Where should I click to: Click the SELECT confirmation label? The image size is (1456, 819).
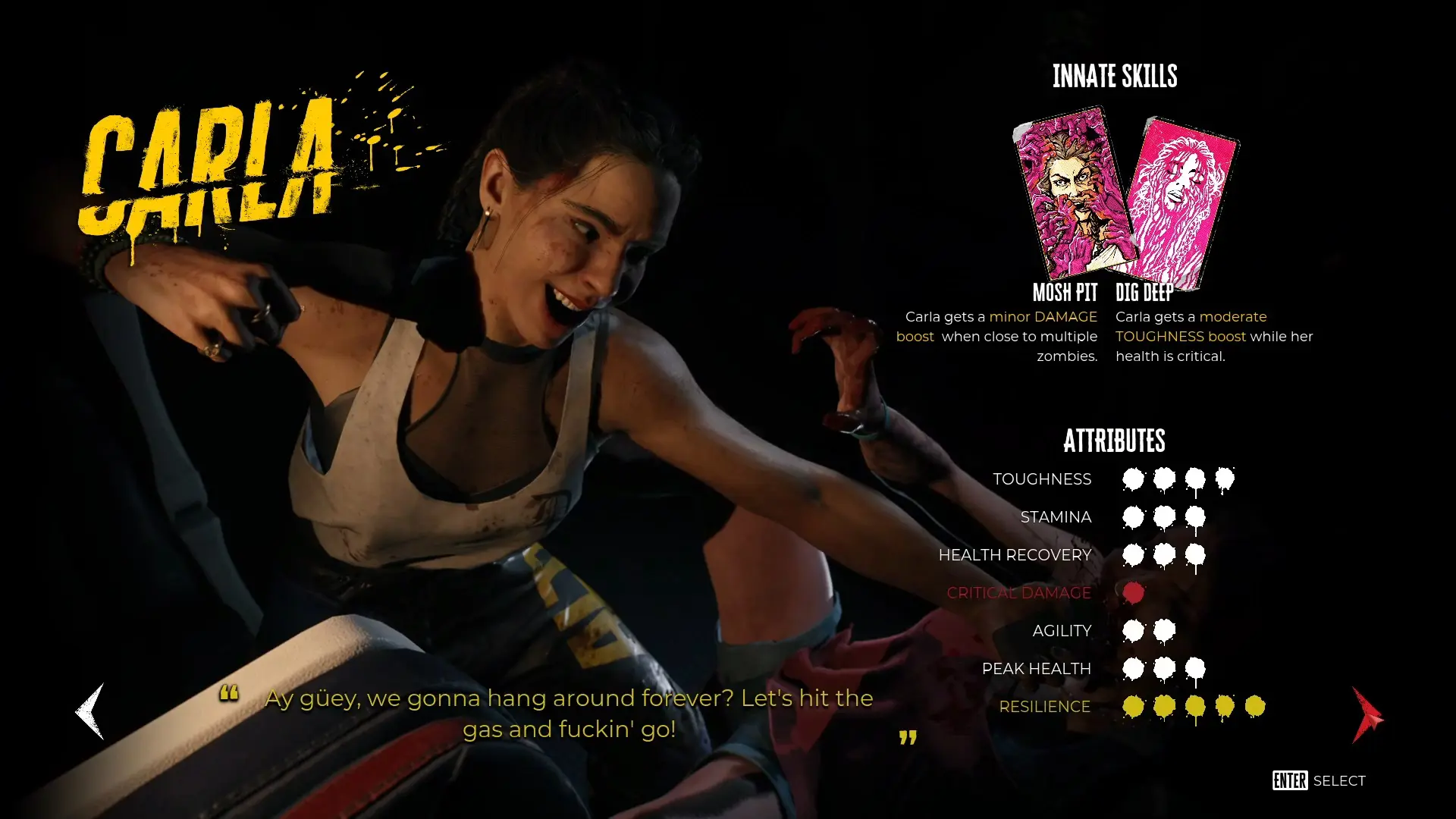1339,780
